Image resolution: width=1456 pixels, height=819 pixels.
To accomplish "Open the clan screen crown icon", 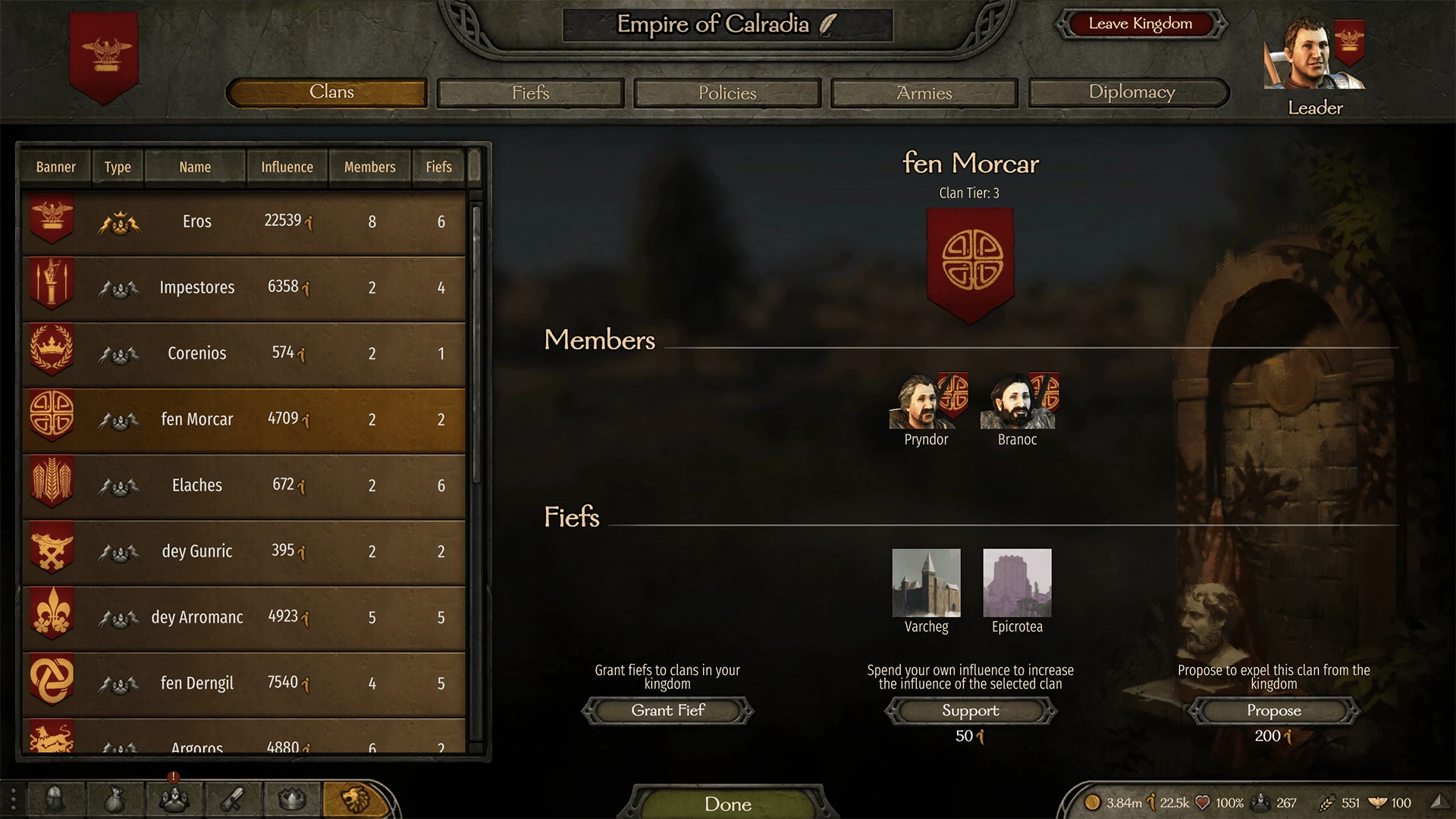I will pos(291,800).
